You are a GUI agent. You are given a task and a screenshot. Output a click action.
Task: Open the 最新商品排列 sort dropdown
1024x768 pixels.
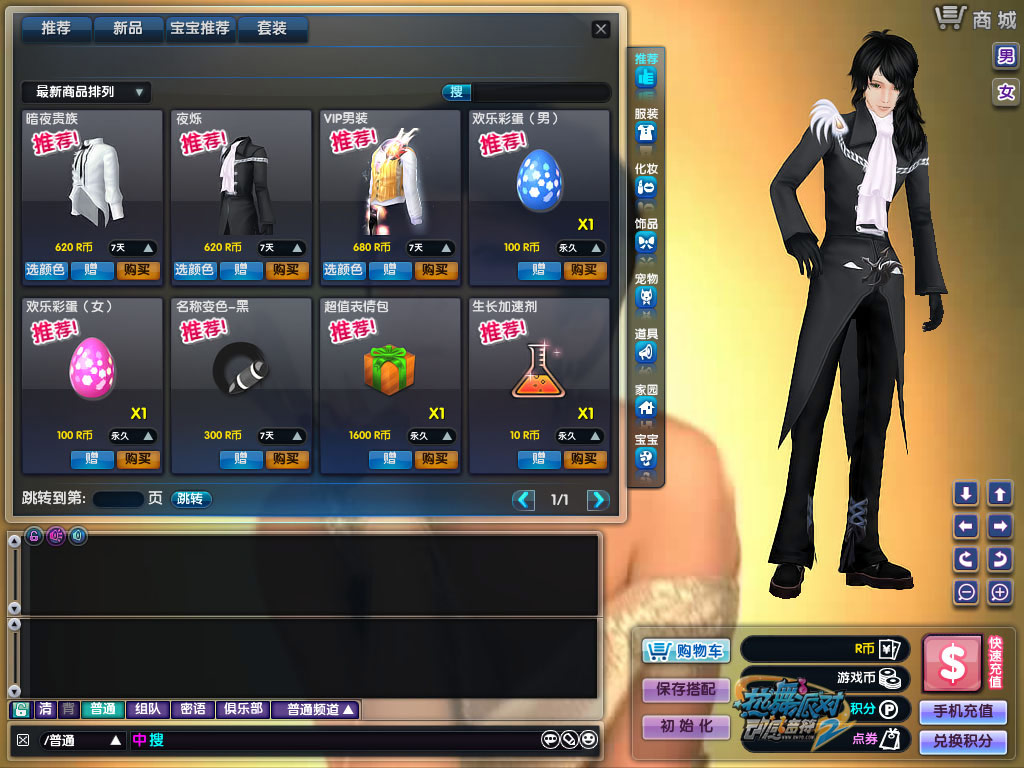tap(86, 92)
